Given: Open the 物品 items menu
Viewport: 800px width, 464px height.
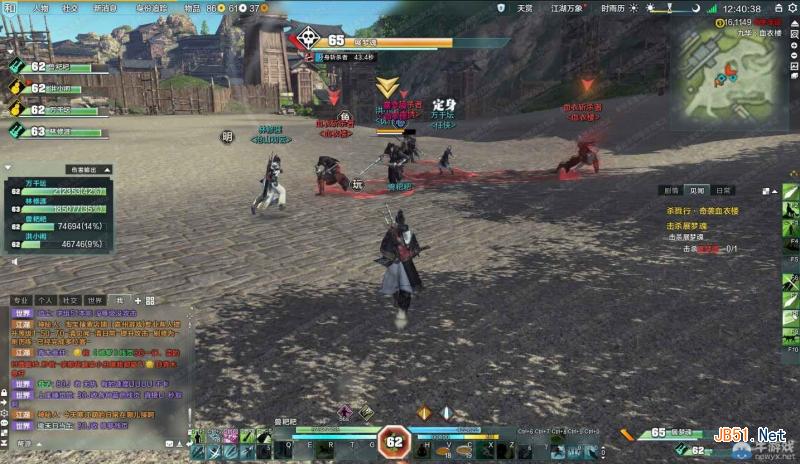Looking at the screenshot, I should pyautogui.click(x=192, y=8).
